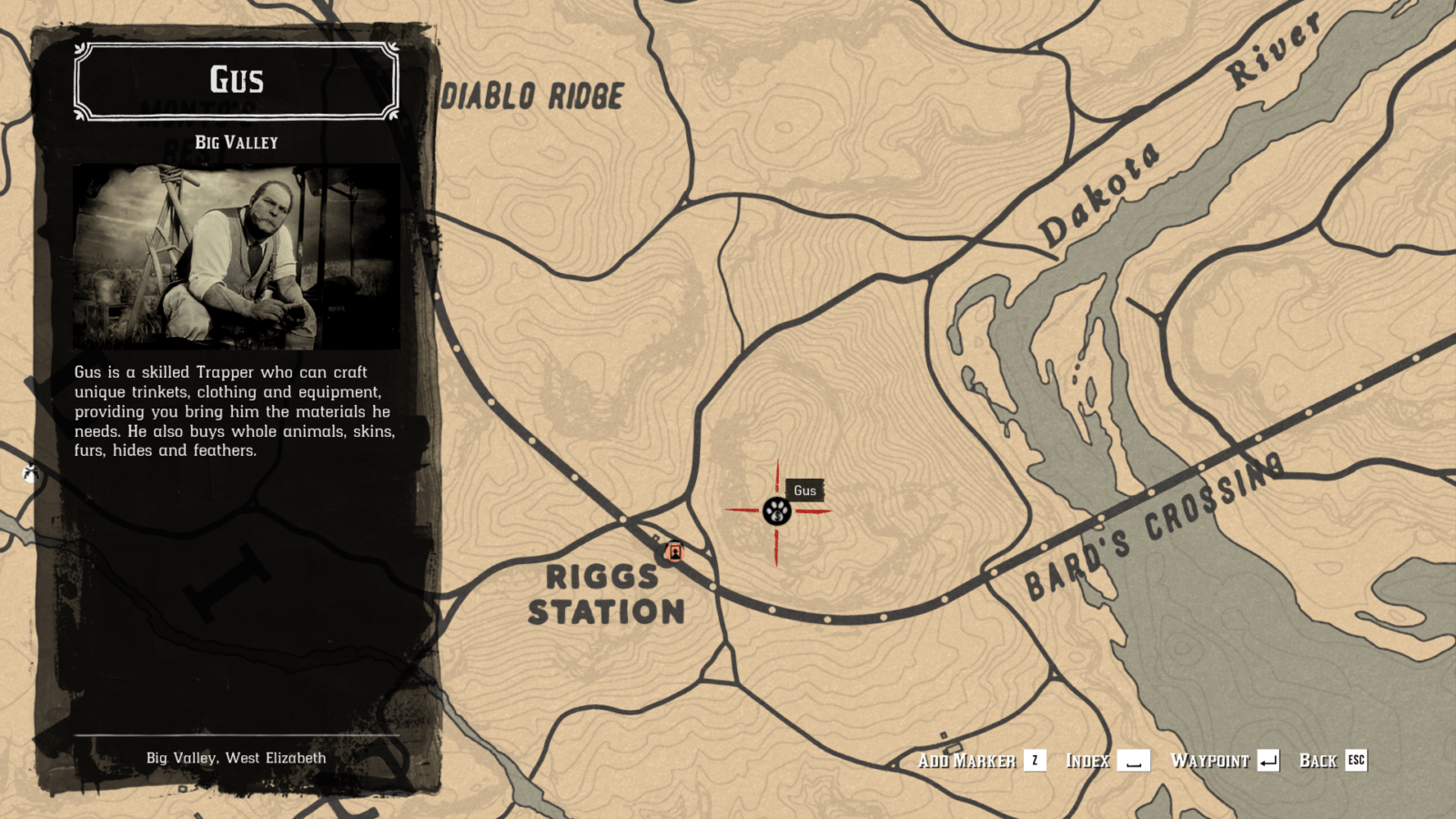
Task: Click the Gus nameplate tooltip on the map
Action: coord(804,490)
